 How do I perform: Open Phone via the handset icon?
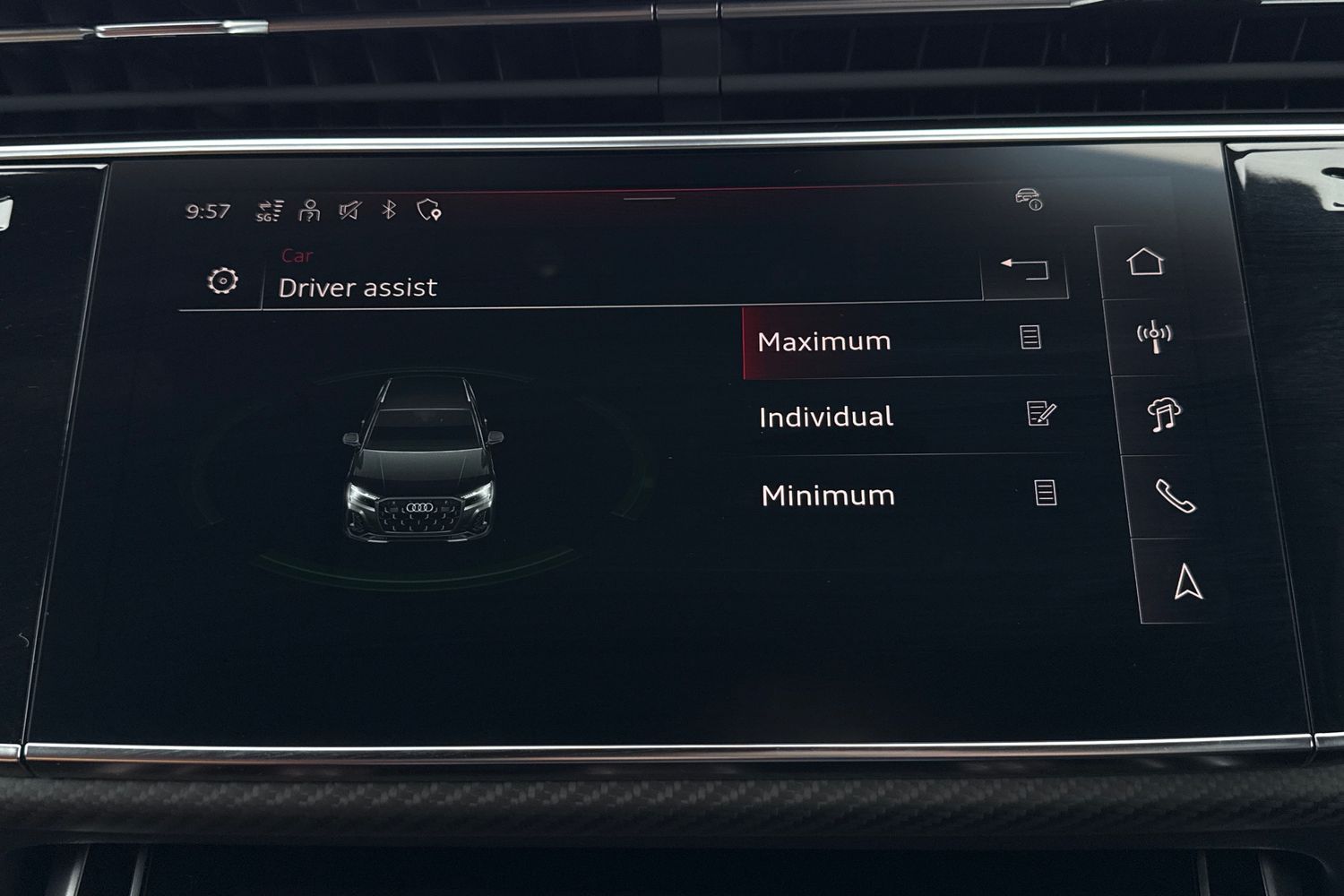[1174, 495]
